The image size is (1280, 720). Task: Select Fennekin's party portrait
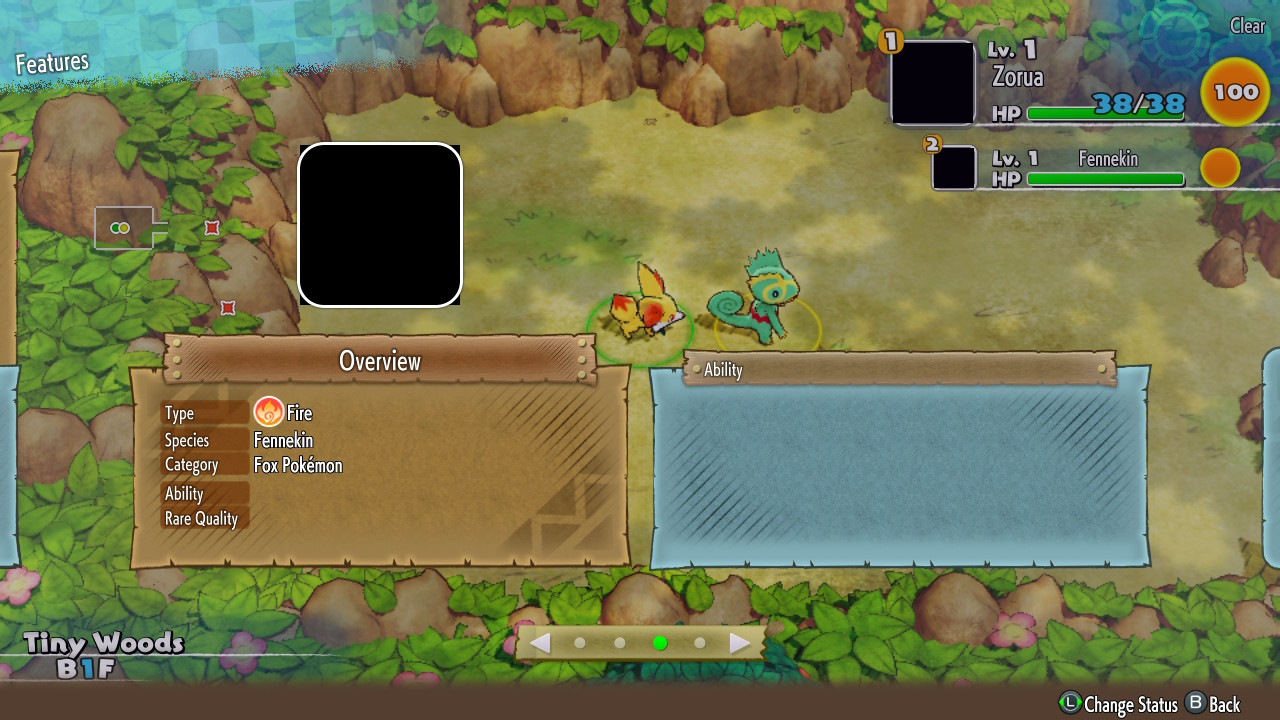click(954, 167)
